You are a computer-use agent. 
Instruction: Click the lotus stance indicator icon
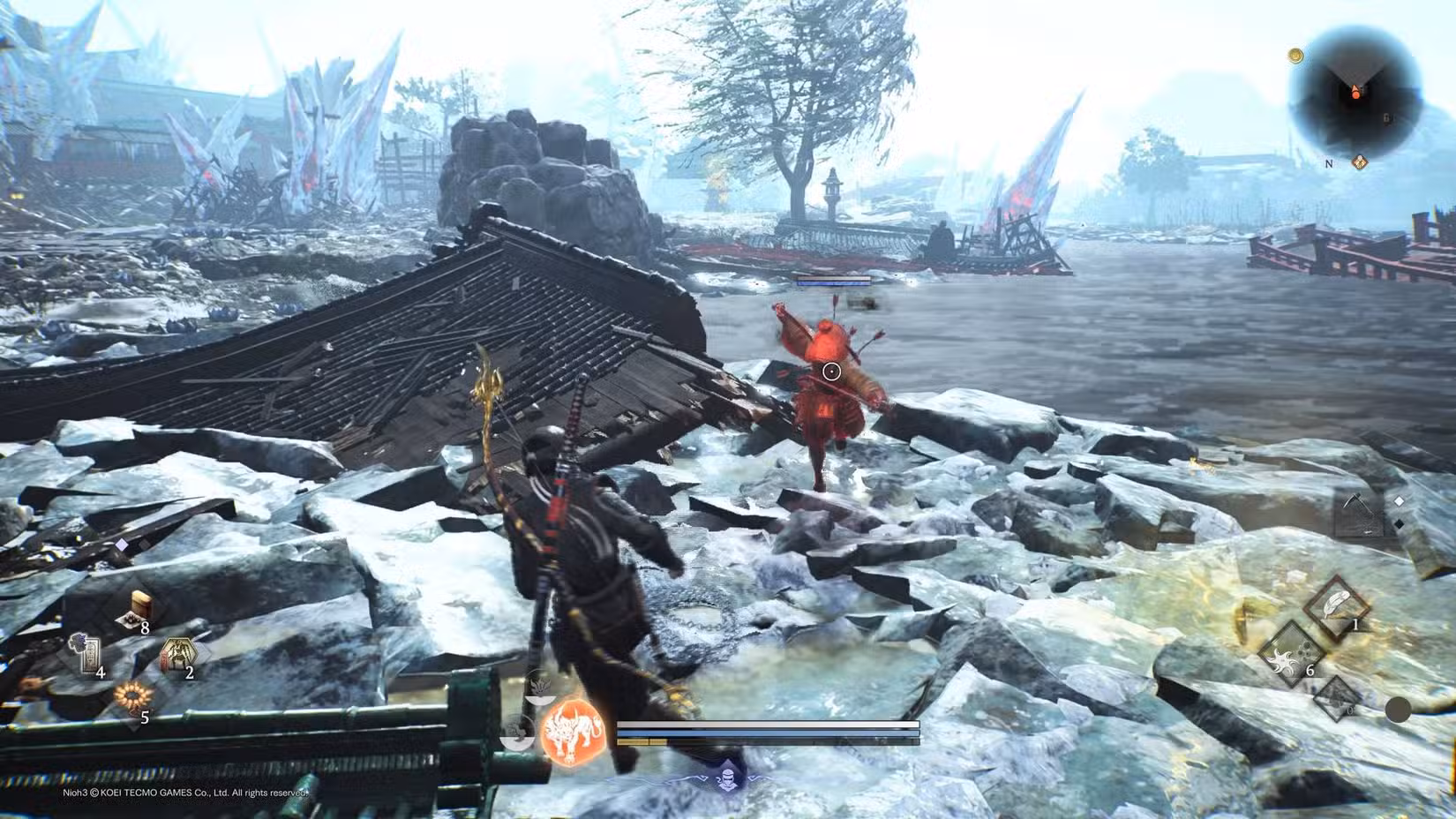[x=540, y=687]
